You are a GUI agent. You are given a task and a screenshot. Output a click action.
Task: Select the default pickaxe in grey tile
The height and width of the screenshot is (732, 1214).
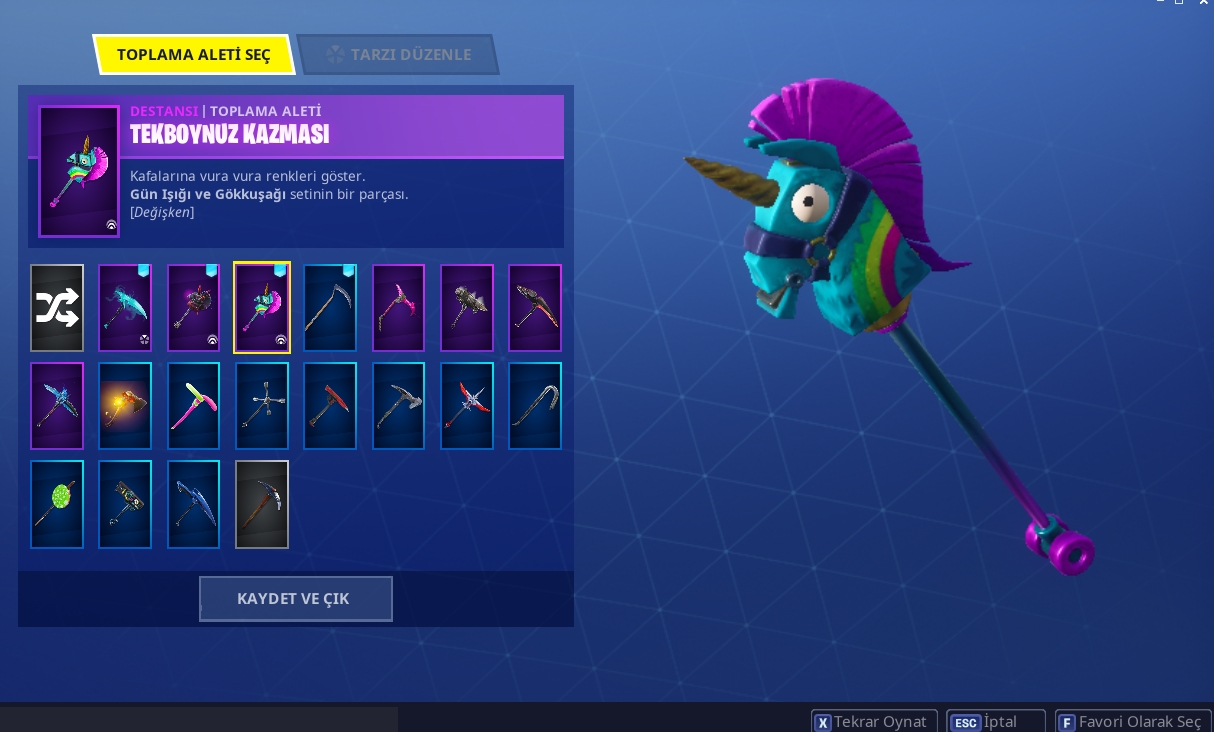[x=262, y=504]
